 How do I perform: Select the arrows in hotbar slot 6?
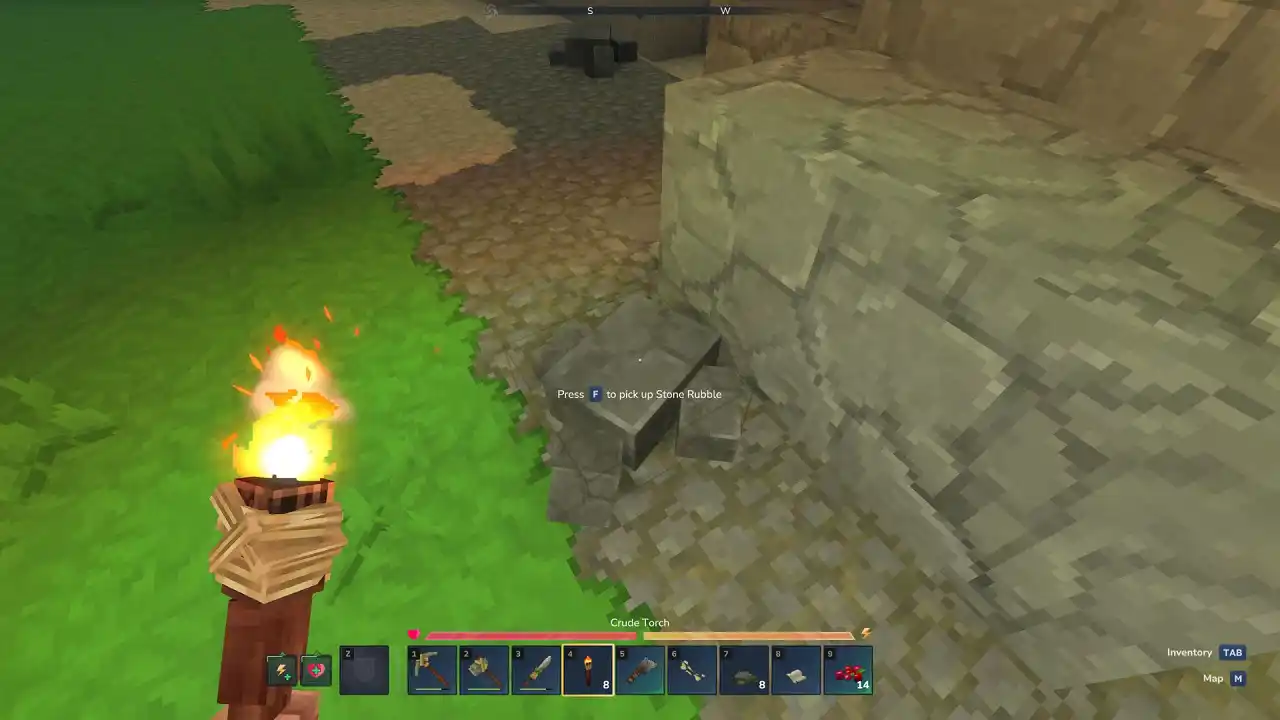(692, 669)
